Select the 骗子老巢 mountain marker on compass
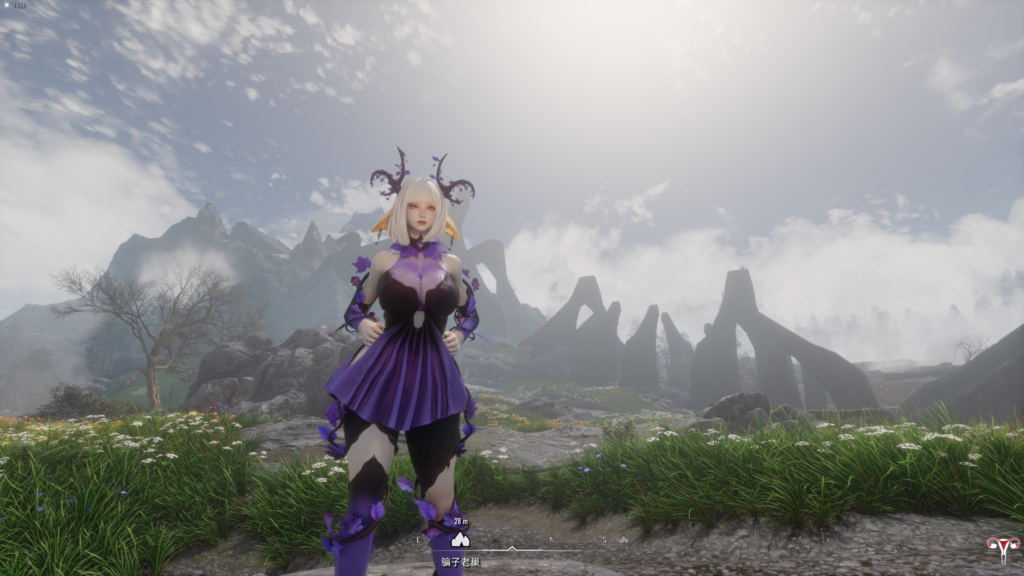 (460, 539)
